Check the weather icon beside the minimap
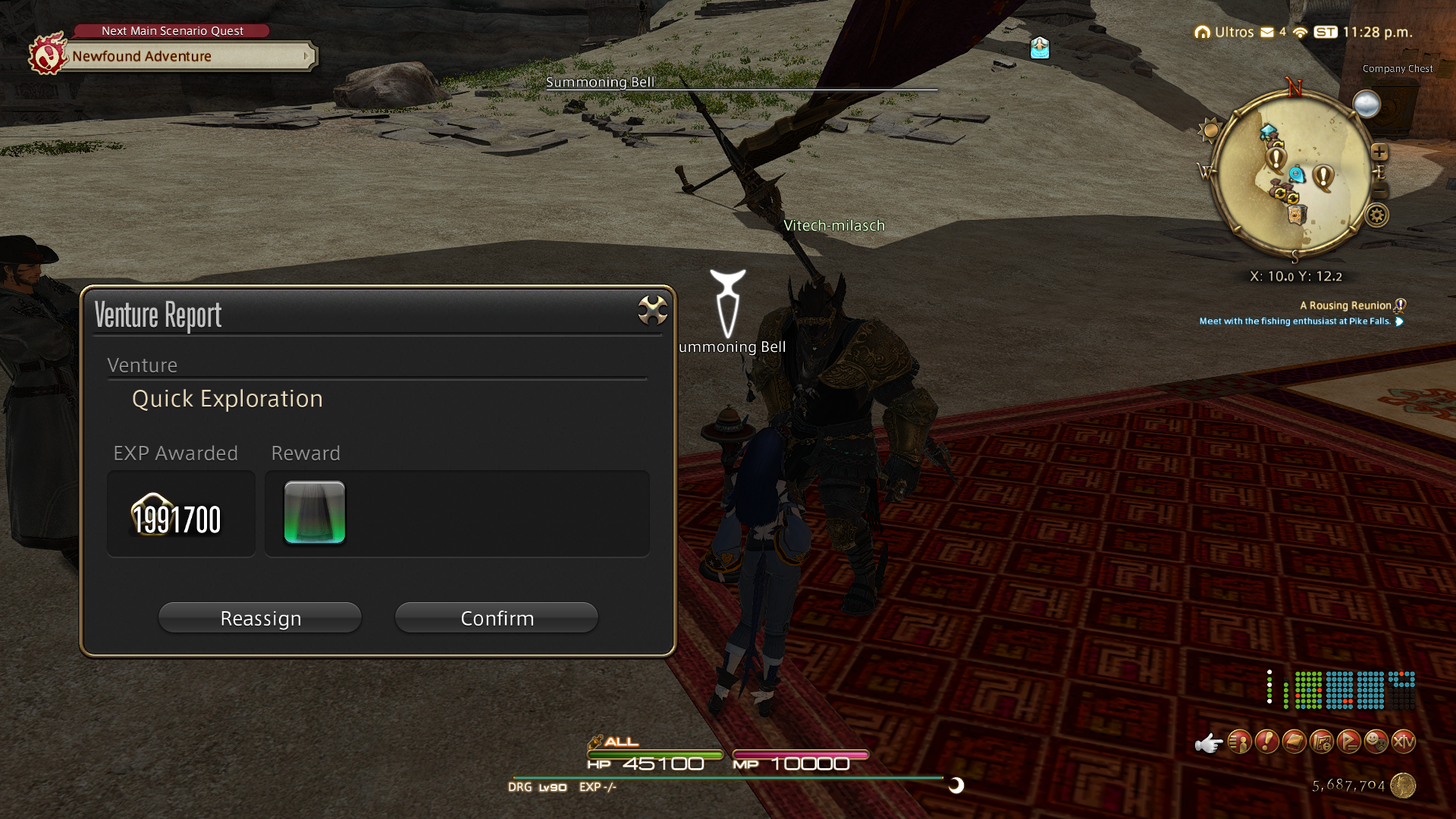1456x819 pixels. (x=1367, y=105)
